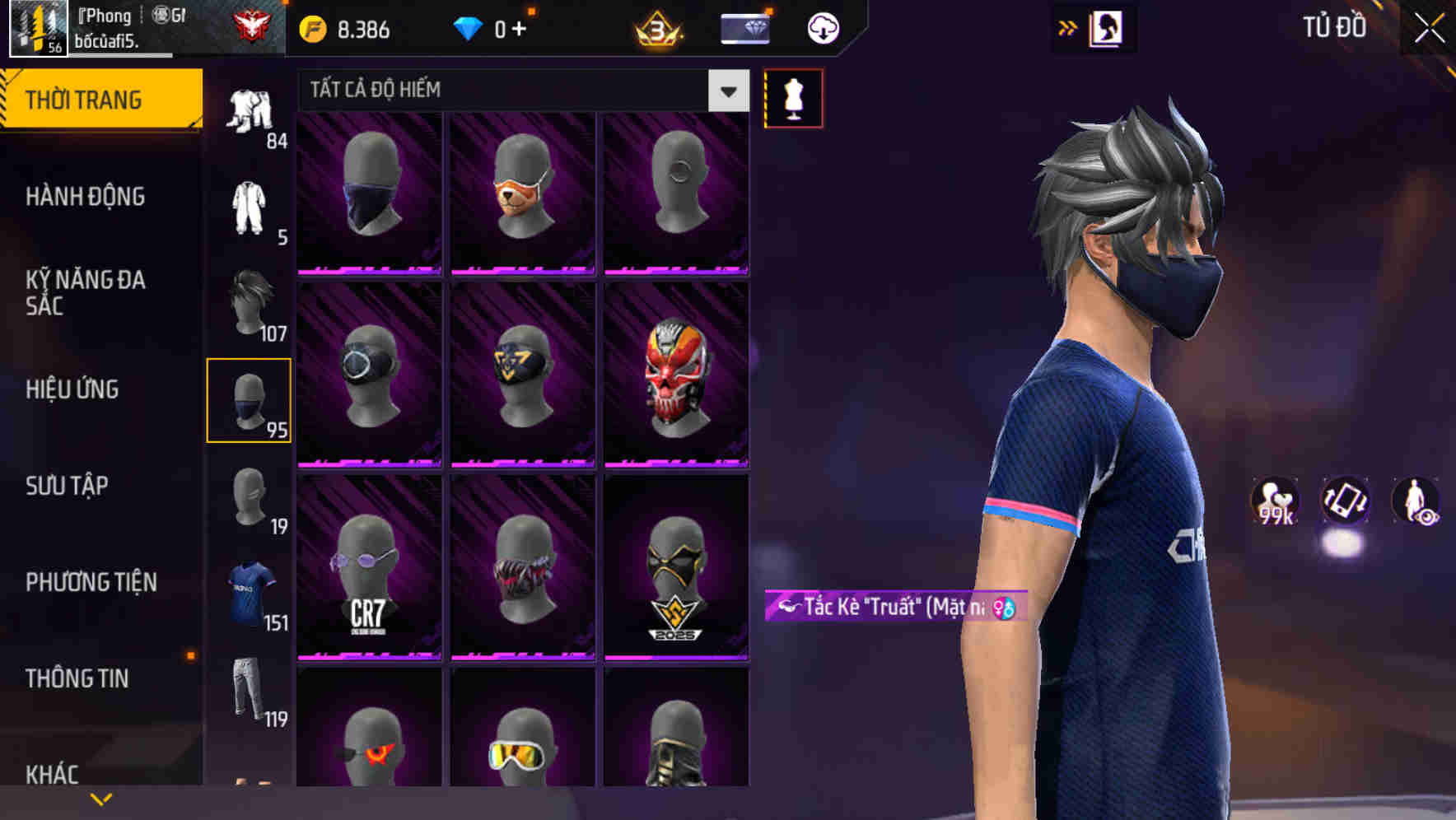The width and height of the screenshot is (1456, 820).
Task: Select the highlighted mask category with 95 items
Action: coord(250,400)
